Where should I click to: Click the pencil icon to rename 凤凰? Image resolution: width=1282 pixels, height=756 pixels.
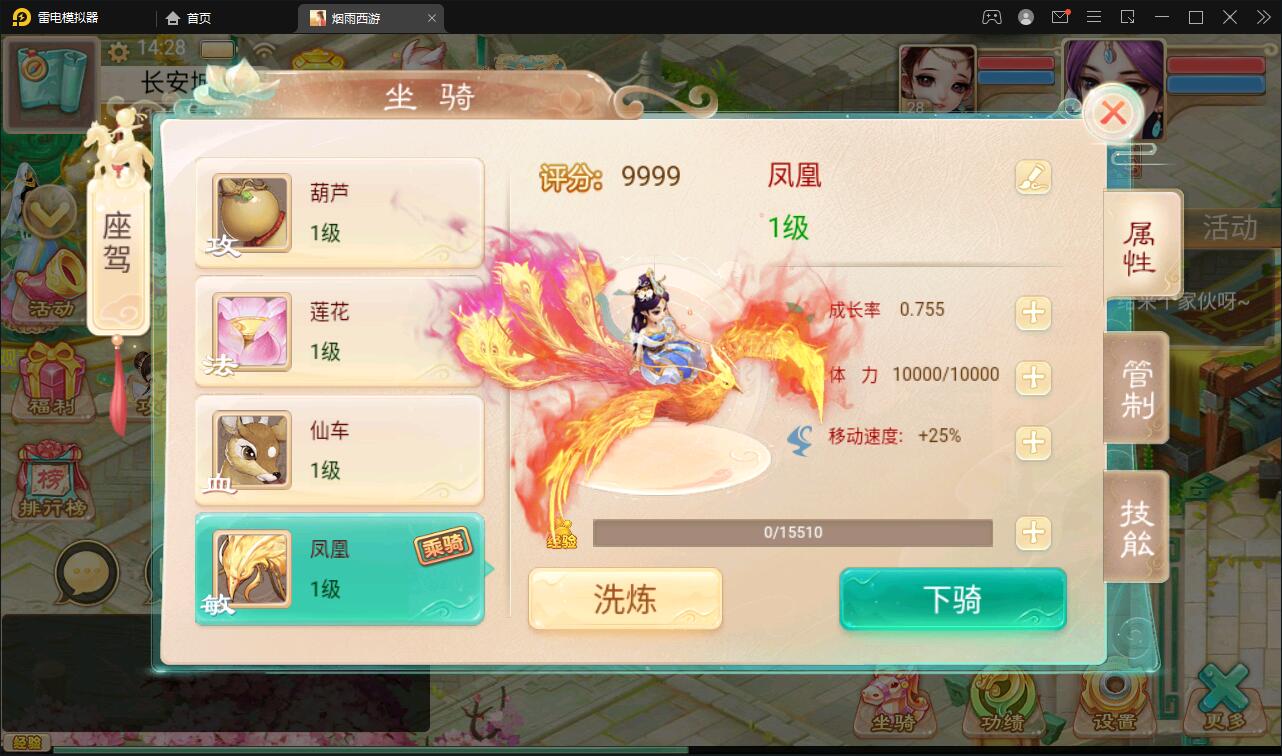point(1035,176)
